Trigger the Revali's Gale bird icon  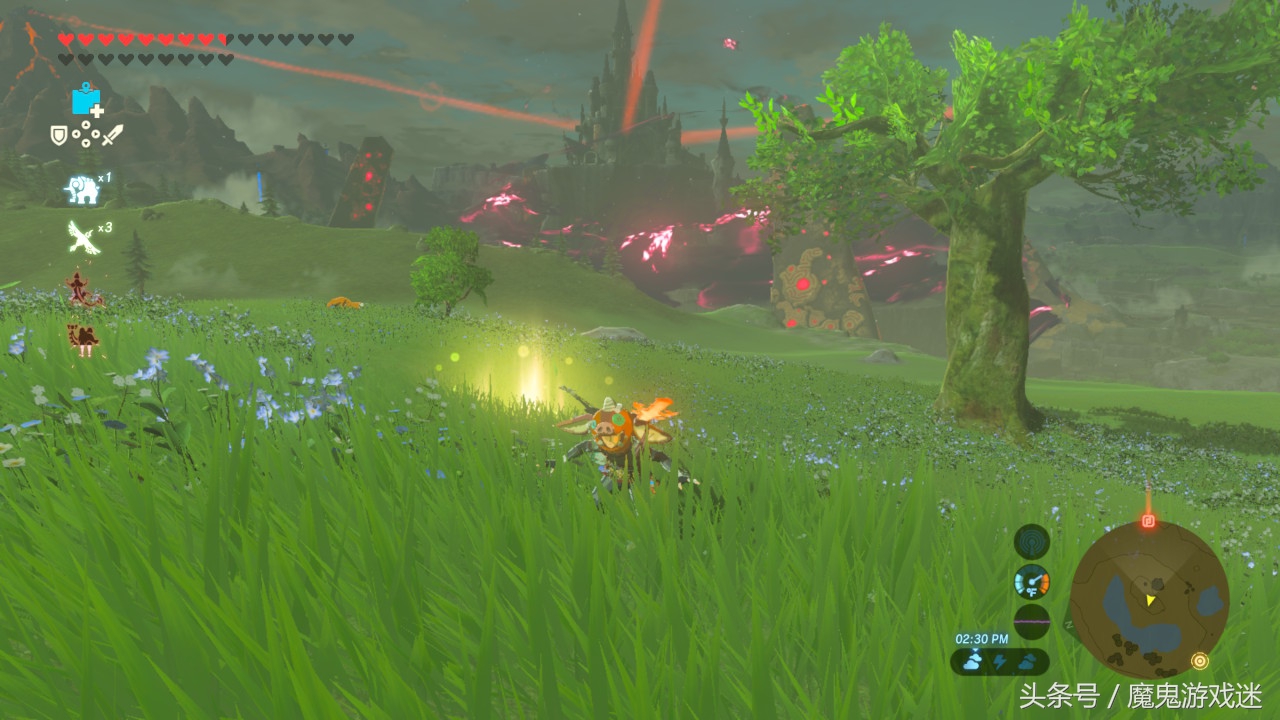(82, 237)
